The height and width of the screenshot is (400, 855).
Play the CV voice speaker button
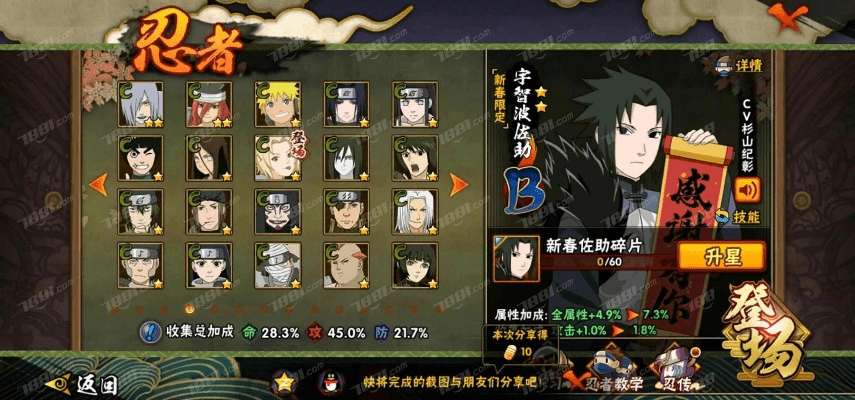(746, 188)
